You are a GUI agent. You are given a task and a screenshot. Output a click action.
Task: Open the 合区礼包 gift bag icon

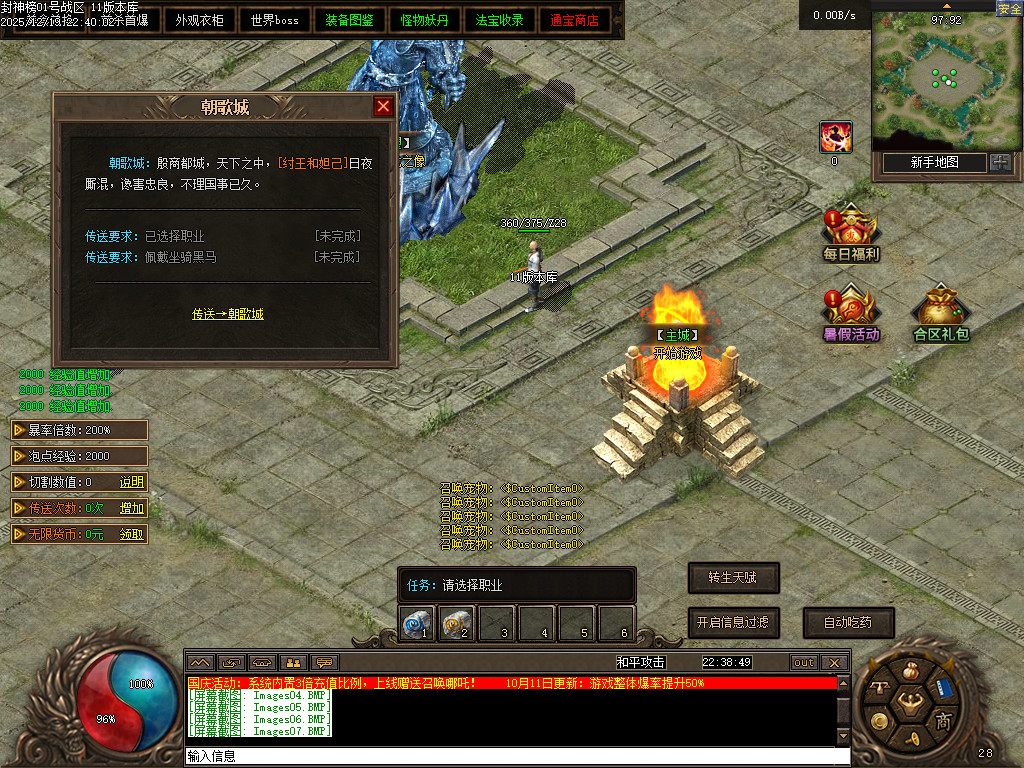click(941, 313)
